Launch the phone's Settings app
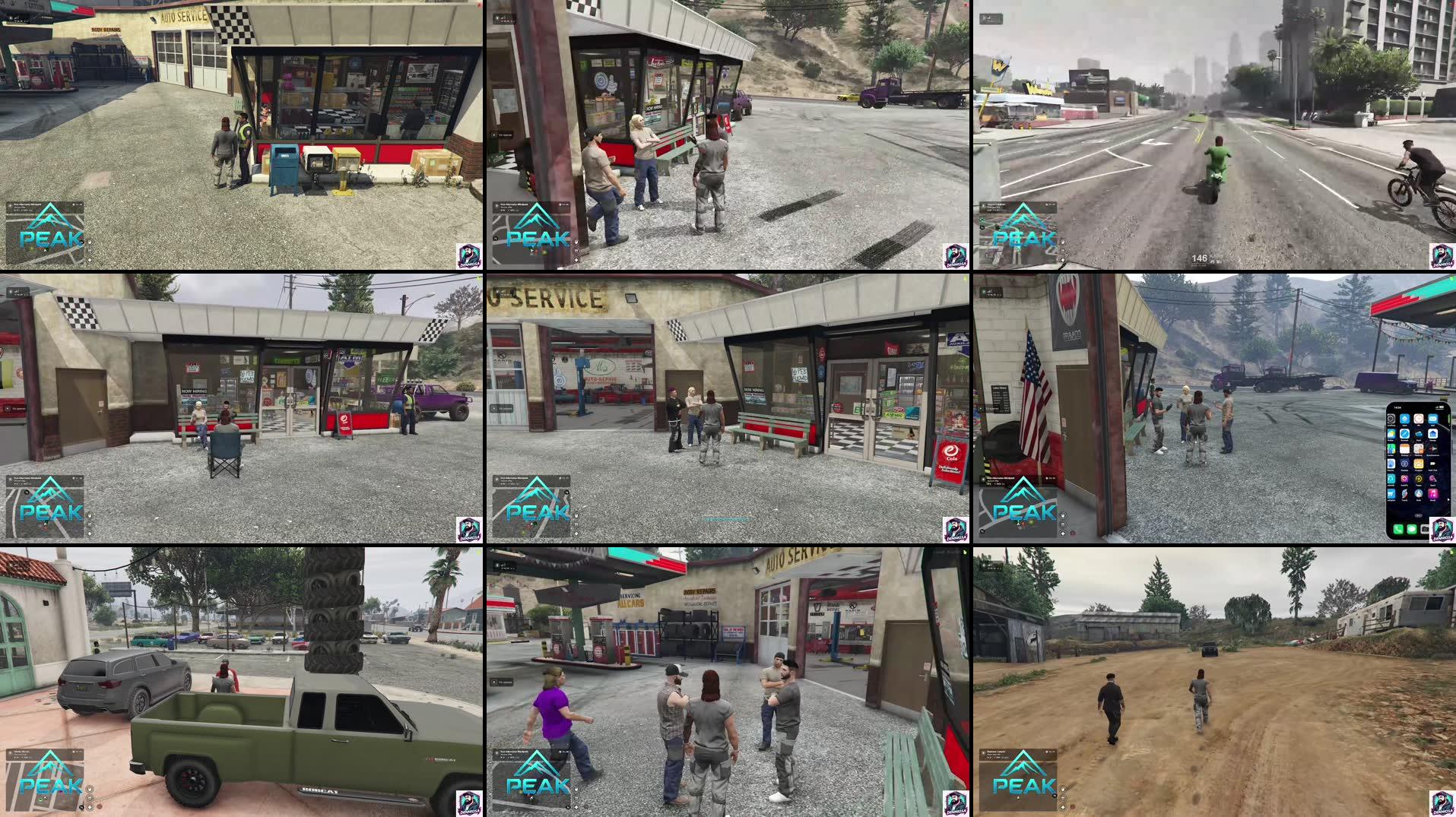The height and width of the screenshot is (817, 1456). (x=1391, y=419)
